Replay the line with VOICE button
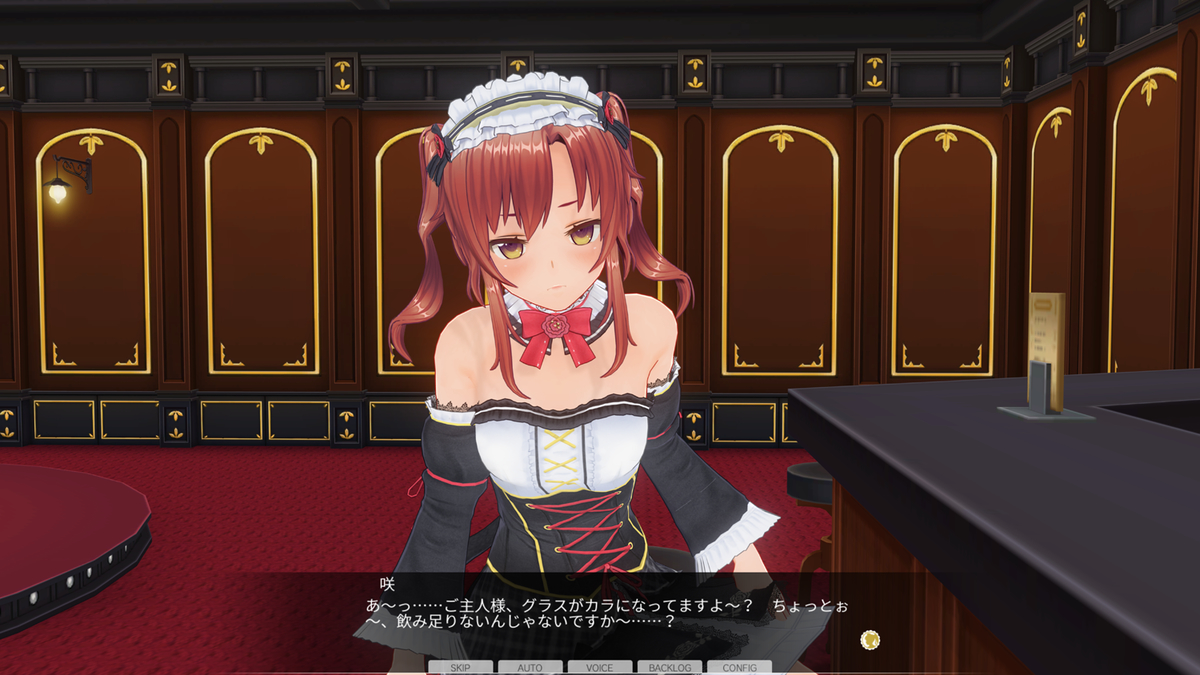Screen dimensions: 1200x675 (x=600, y=667)
